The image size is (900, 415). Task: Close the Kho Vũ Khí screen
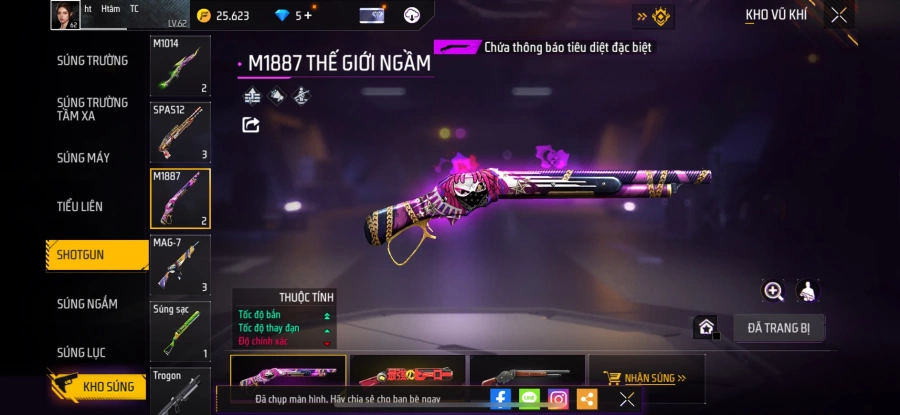pos(839,15)
